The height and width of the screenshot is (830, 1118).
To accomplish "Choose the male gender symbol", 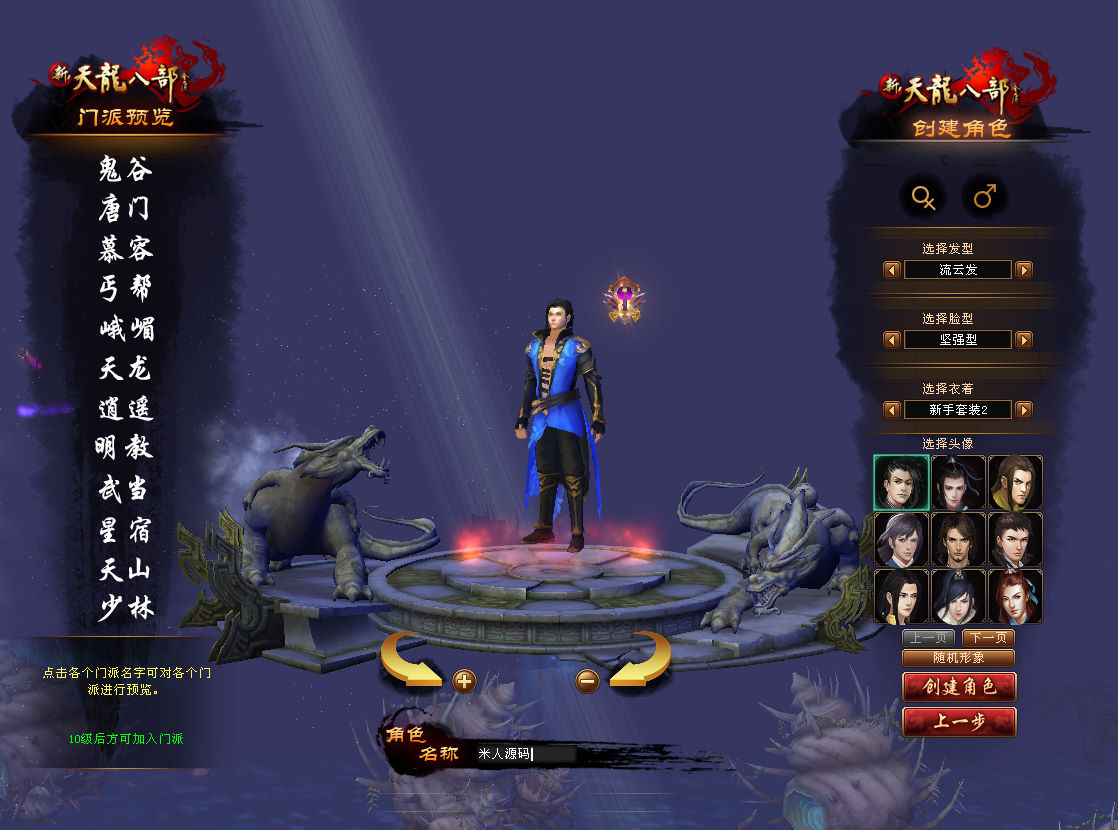I will [x=984, y=198].
